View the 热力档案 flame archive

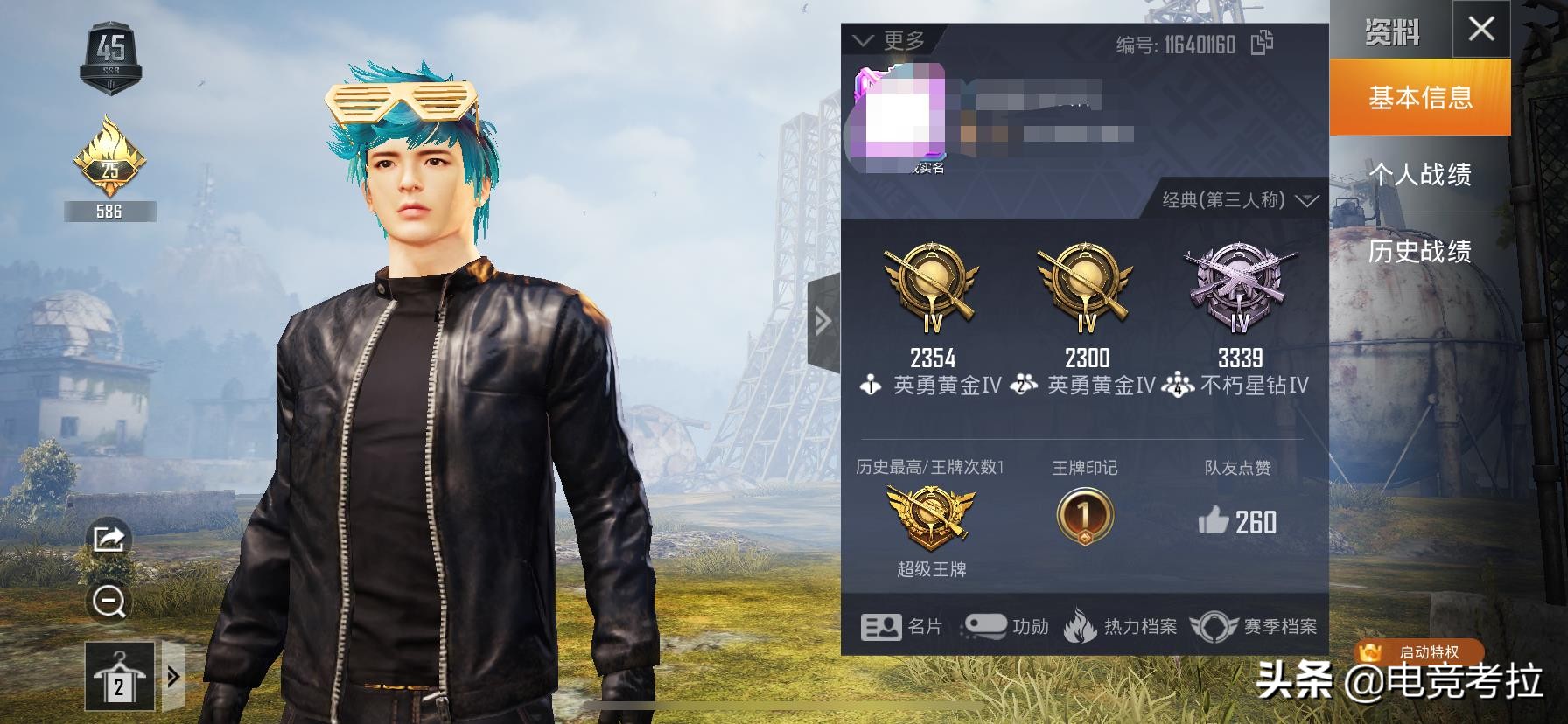(x=1121, y=626)
